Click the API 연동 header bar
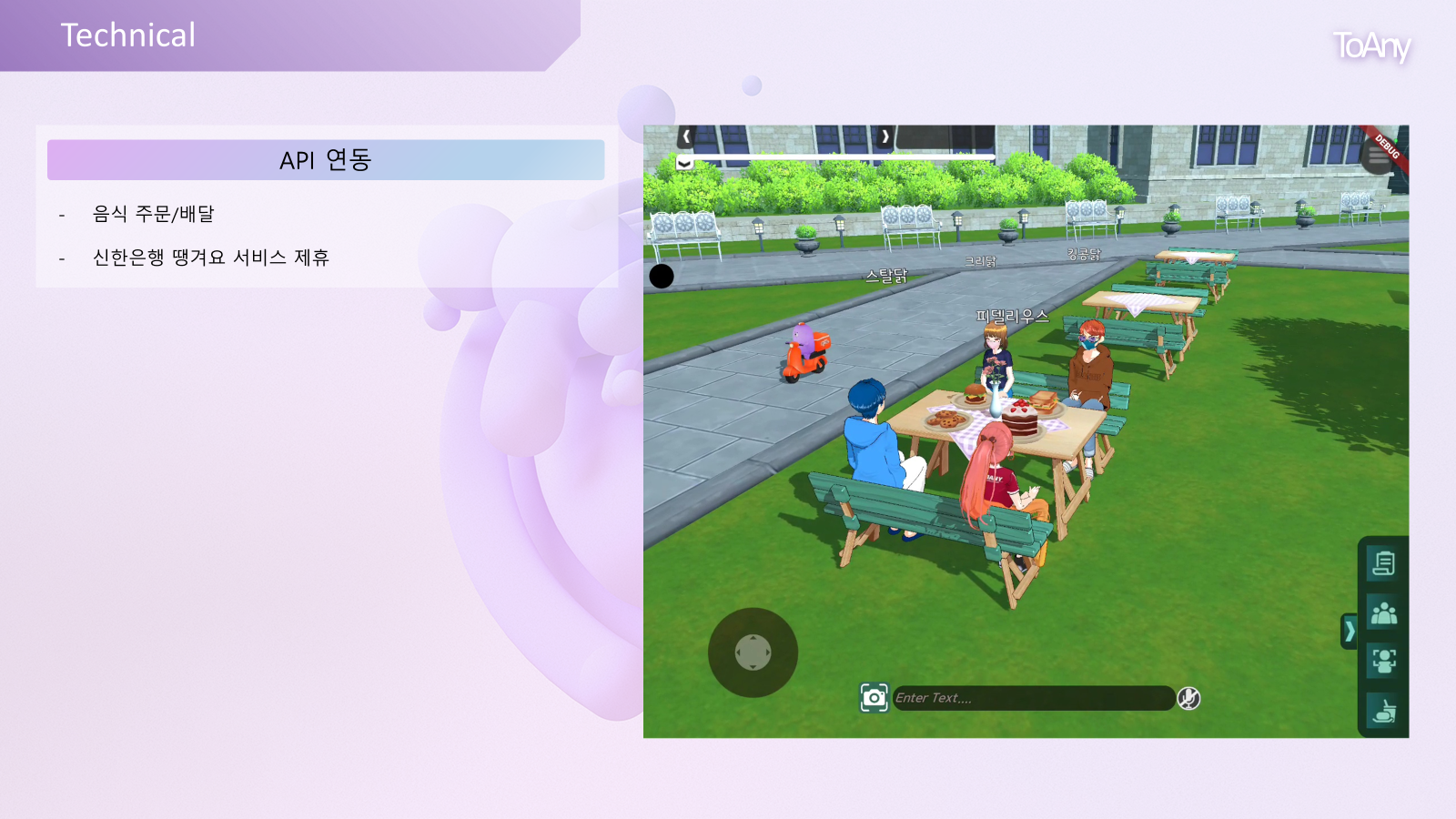This screenshot has width=1456, height=819. (326, 159)
